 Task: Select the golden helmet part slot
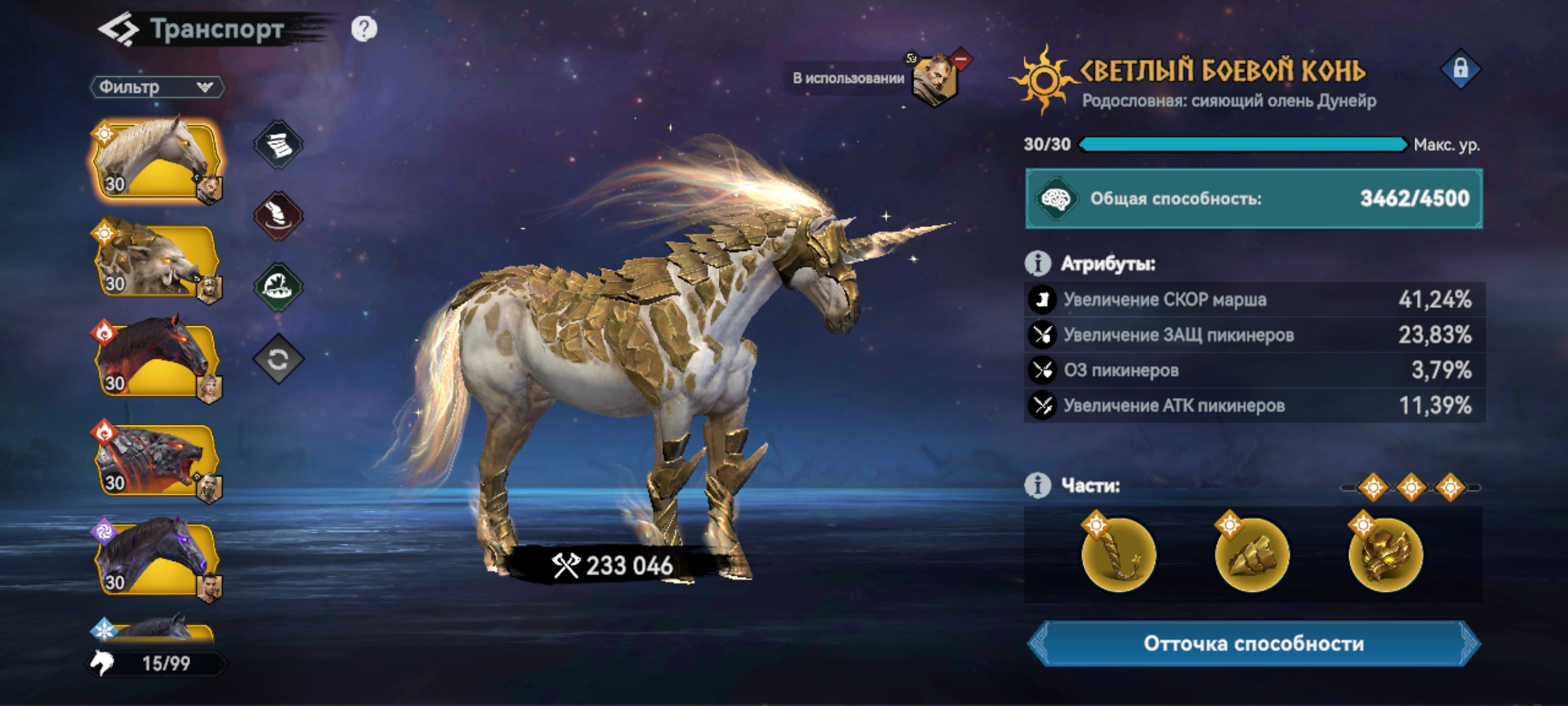(x=1385, y=555)
